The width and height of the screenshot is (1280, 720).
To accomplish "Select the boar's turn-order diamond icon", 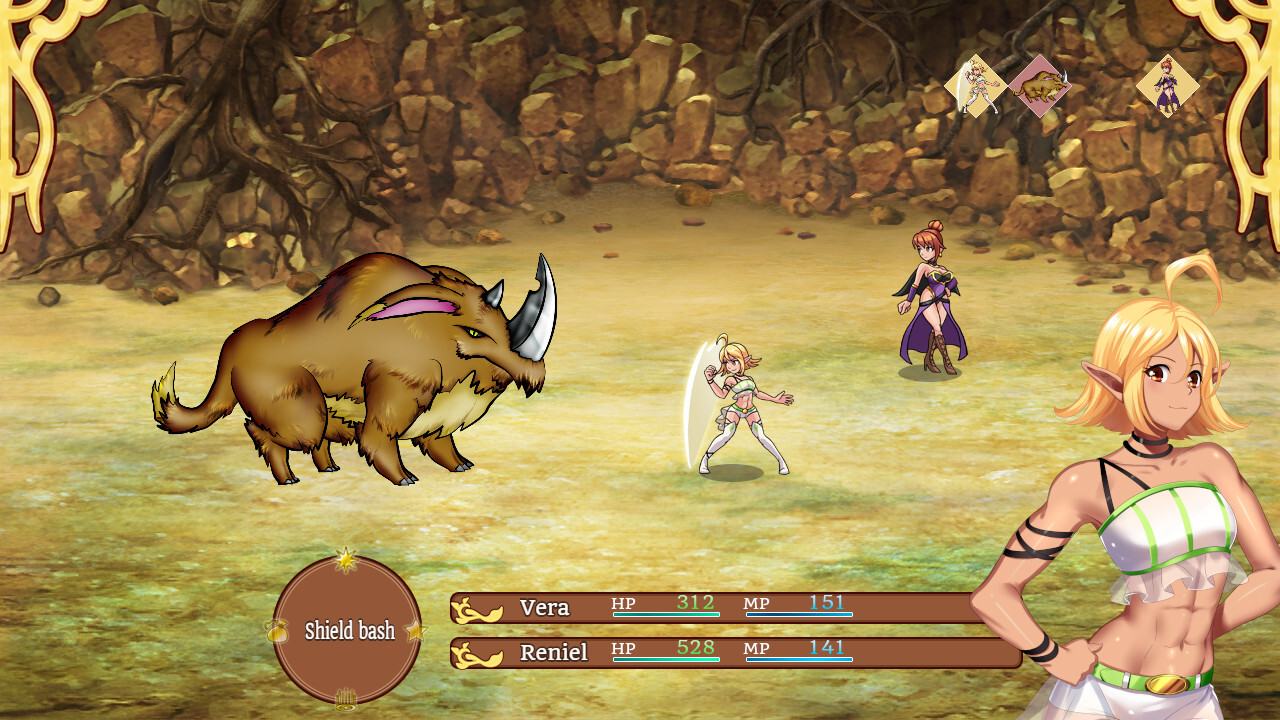I will point(1042,85).
